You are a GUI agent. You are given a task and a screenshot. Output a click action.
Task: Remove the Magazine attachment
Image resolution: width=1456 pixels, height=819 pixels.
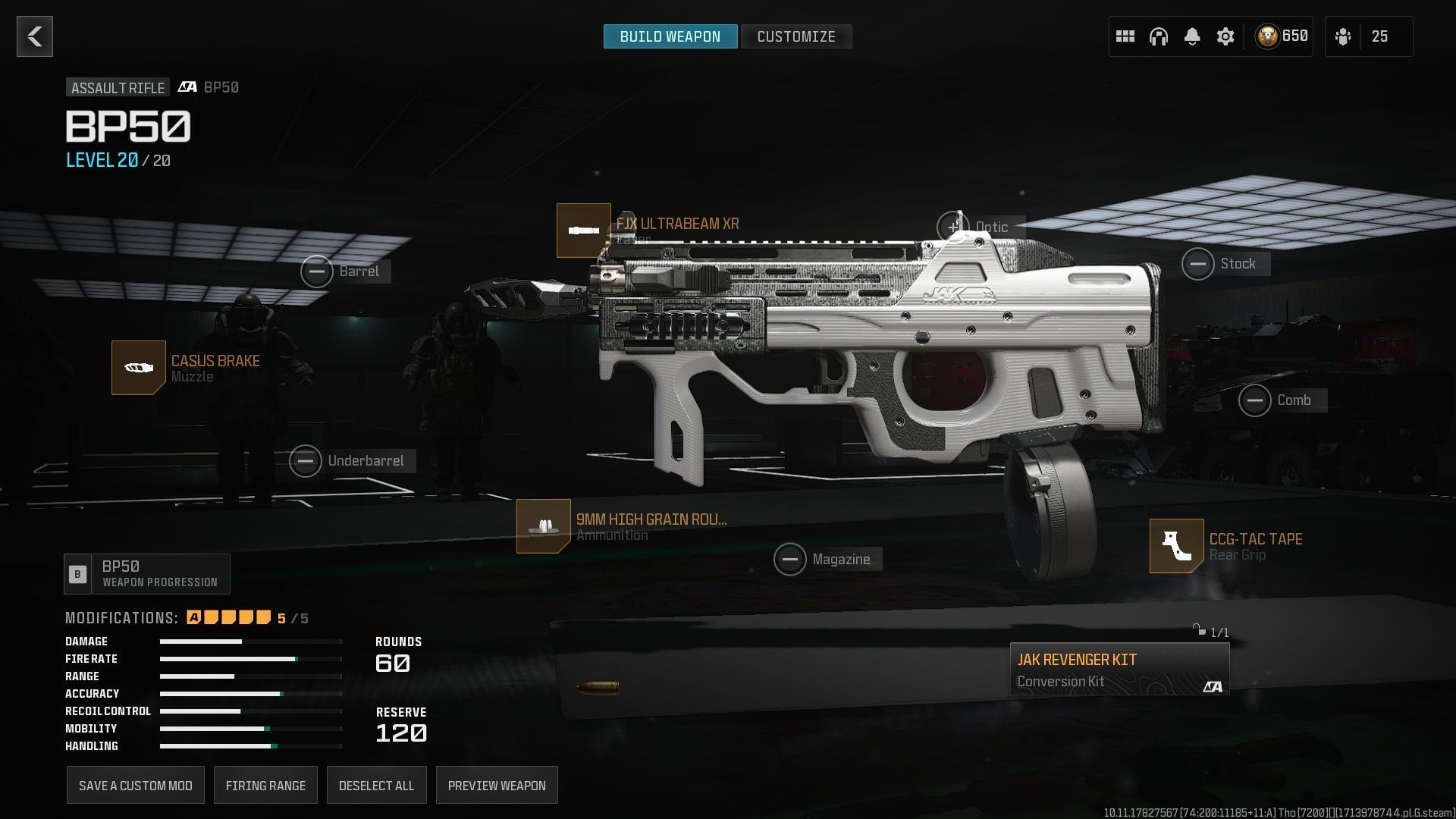click(790, 559)
